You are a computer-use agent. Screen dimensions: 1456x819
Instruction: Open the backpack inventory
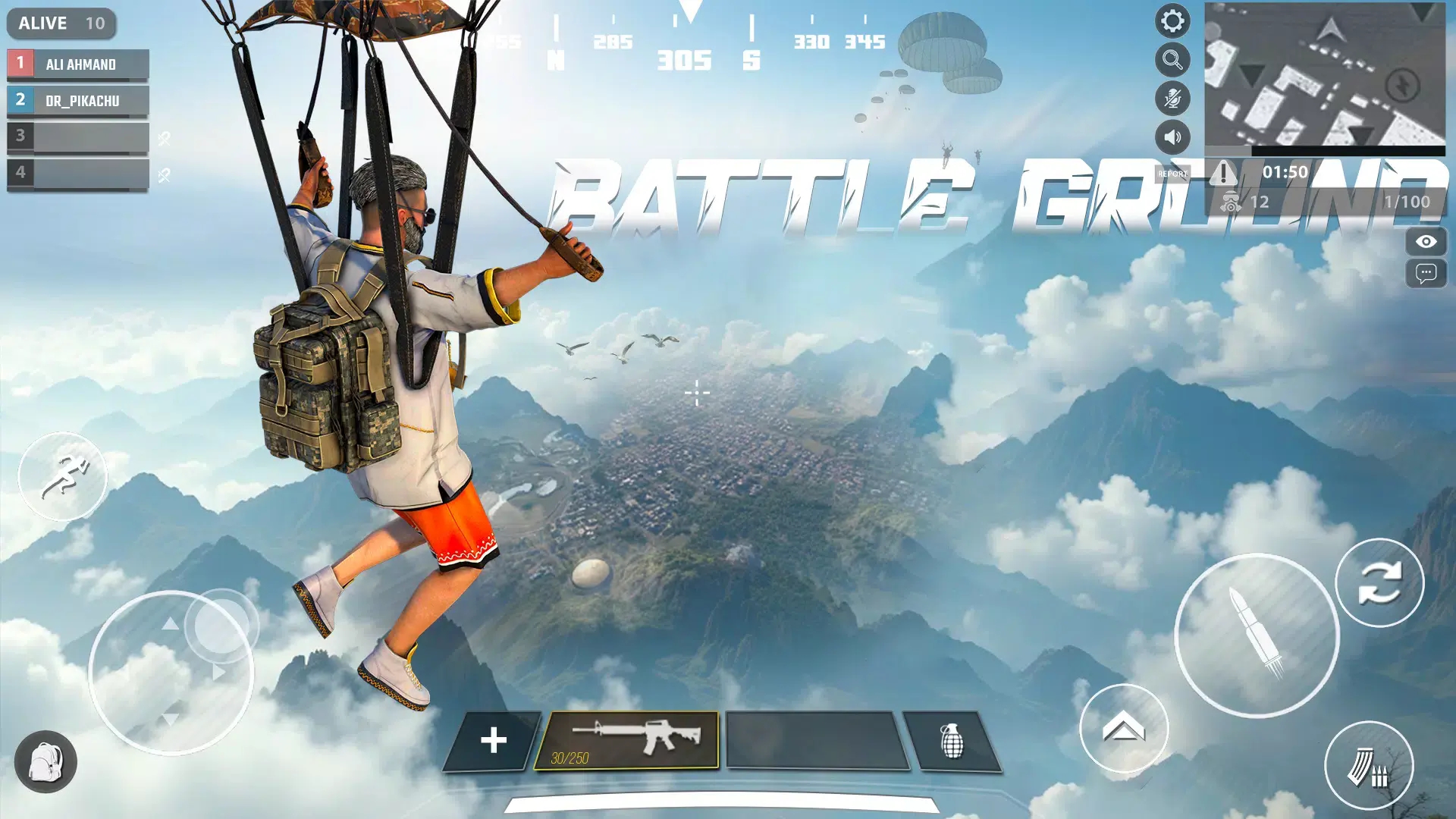tap(45, 762)
